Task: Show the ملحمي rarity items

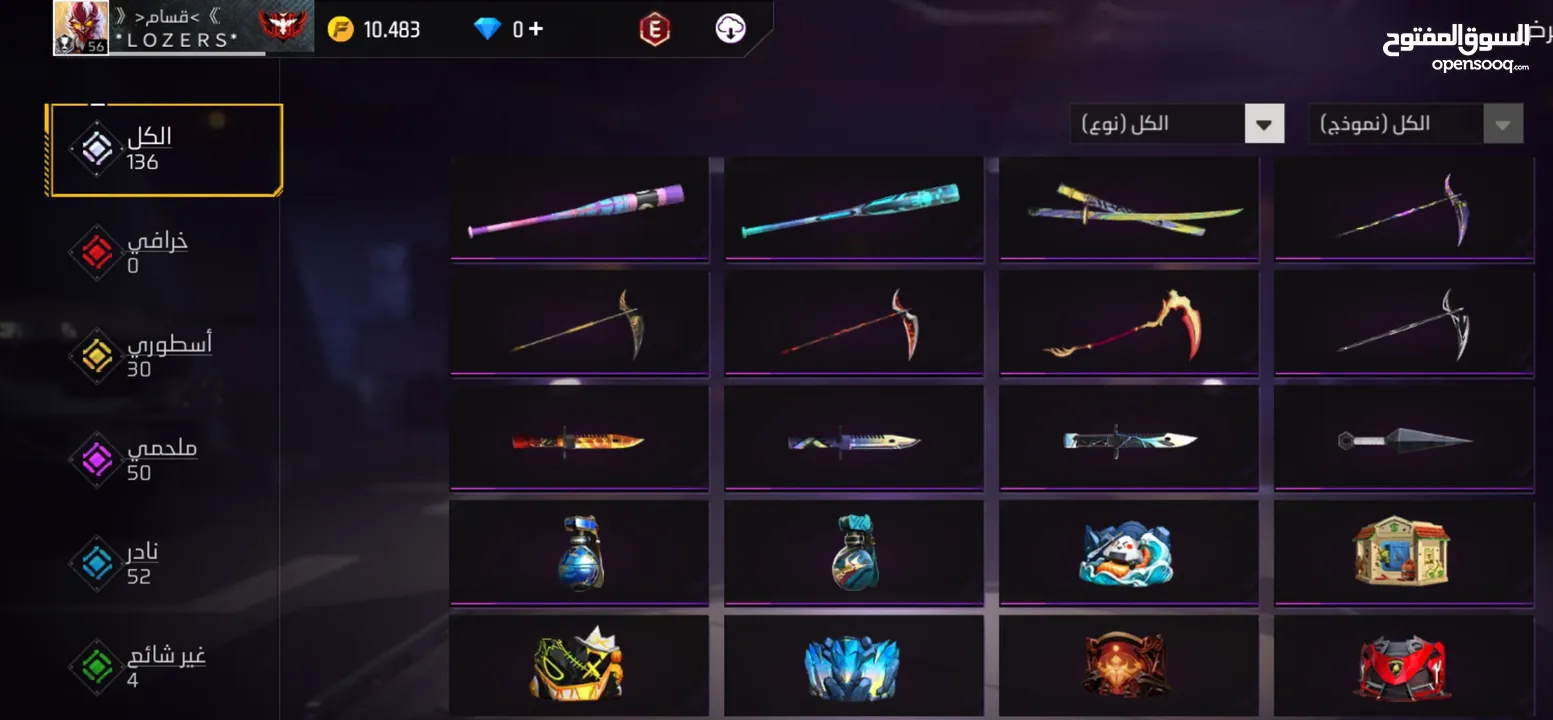Action: 140,460
